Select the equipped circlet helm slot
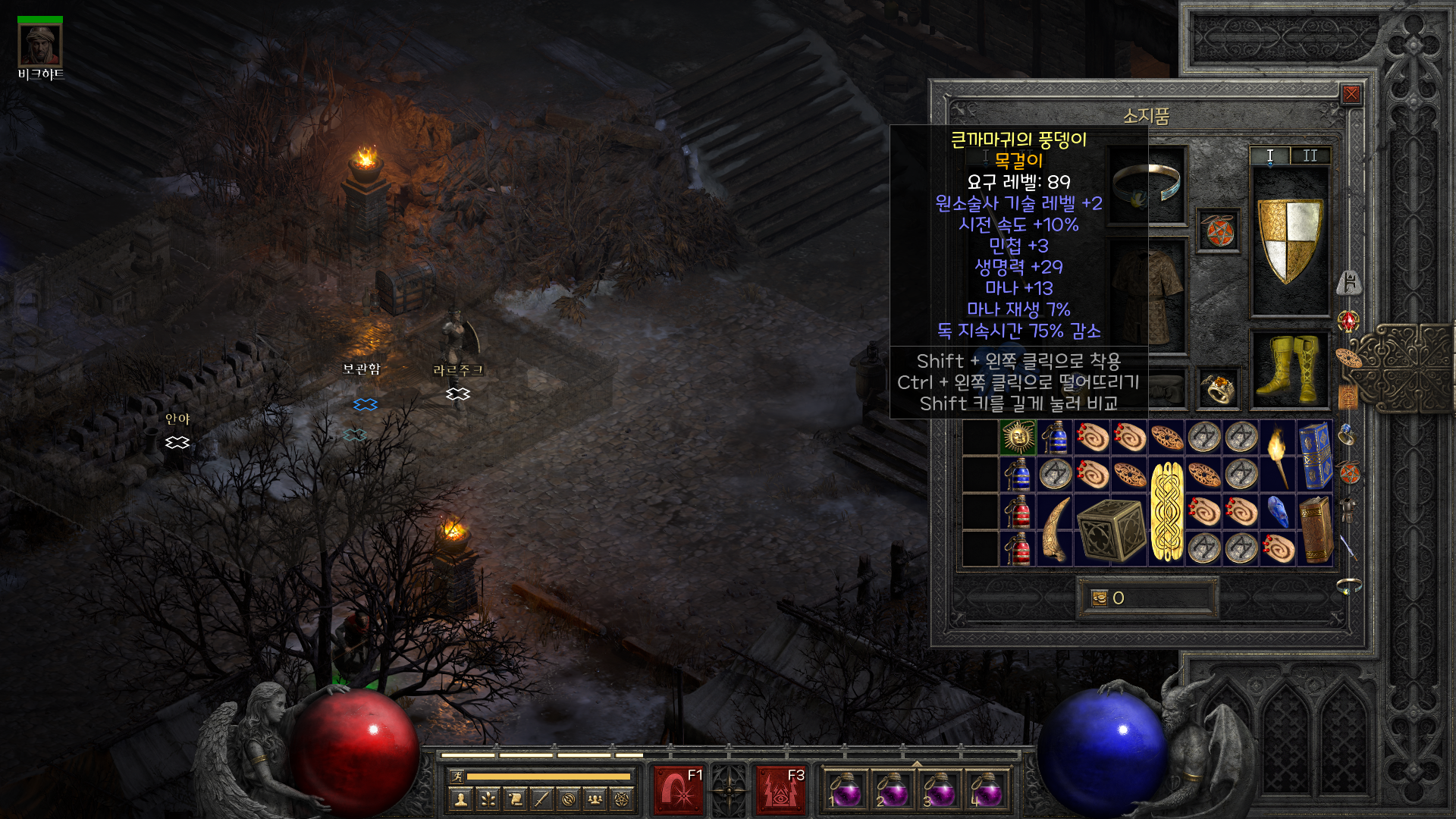 [1147, 185]
